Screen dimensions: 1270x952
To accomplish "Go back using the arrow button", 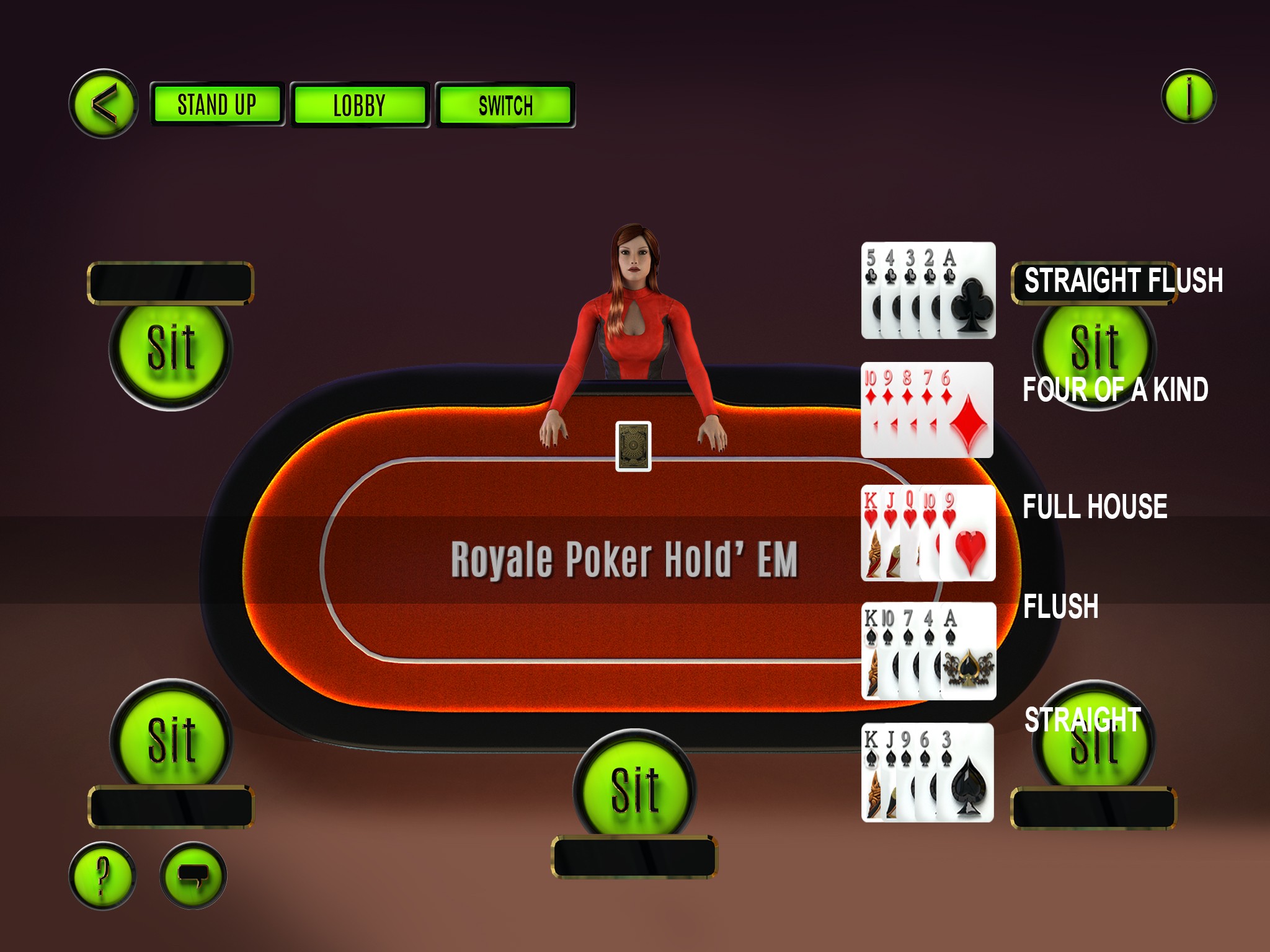I will click(104, 104).
